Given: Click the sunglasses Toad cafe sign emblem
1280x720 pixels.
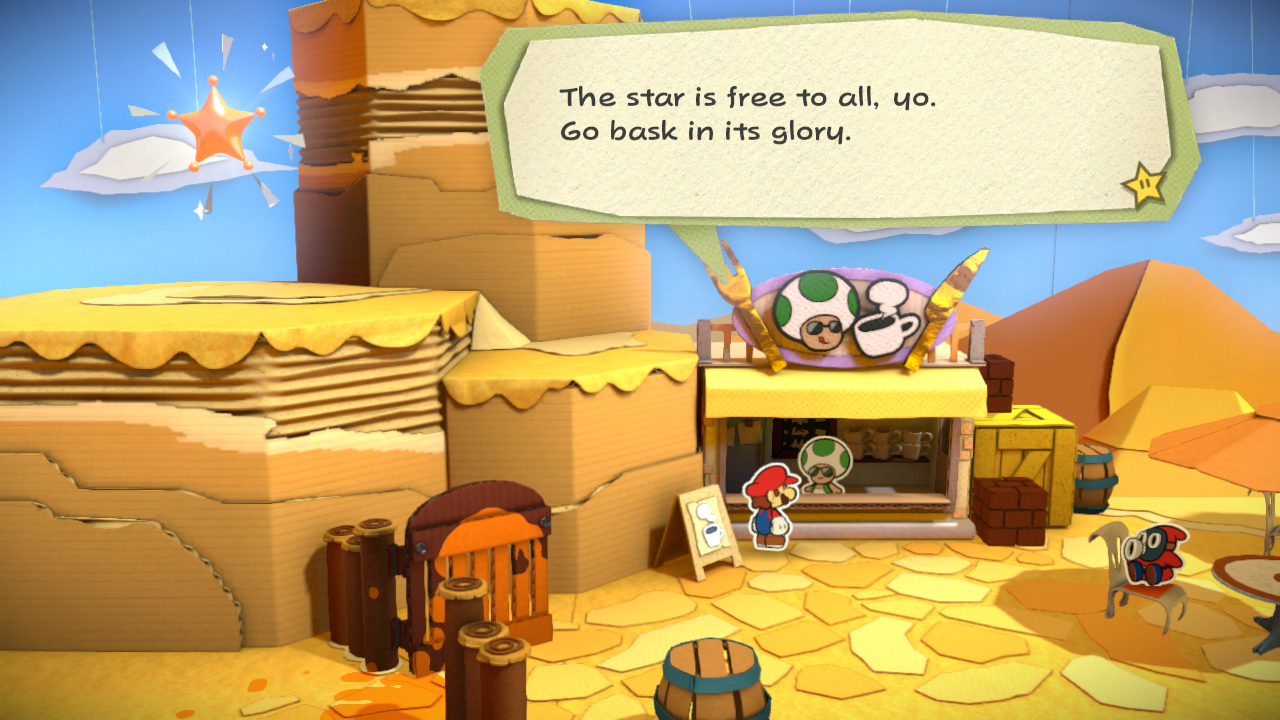Looking at the screenshot, I should 815,313.
